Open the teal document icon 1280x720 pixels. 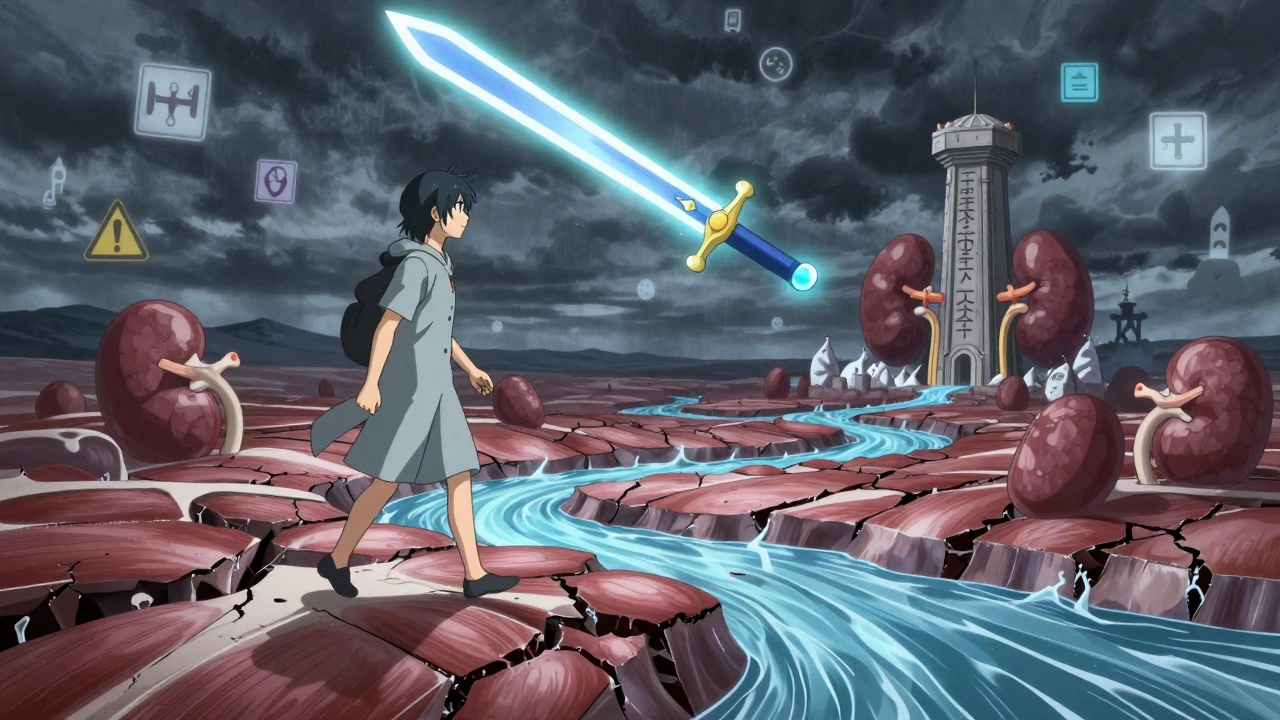pos(1079,82)
